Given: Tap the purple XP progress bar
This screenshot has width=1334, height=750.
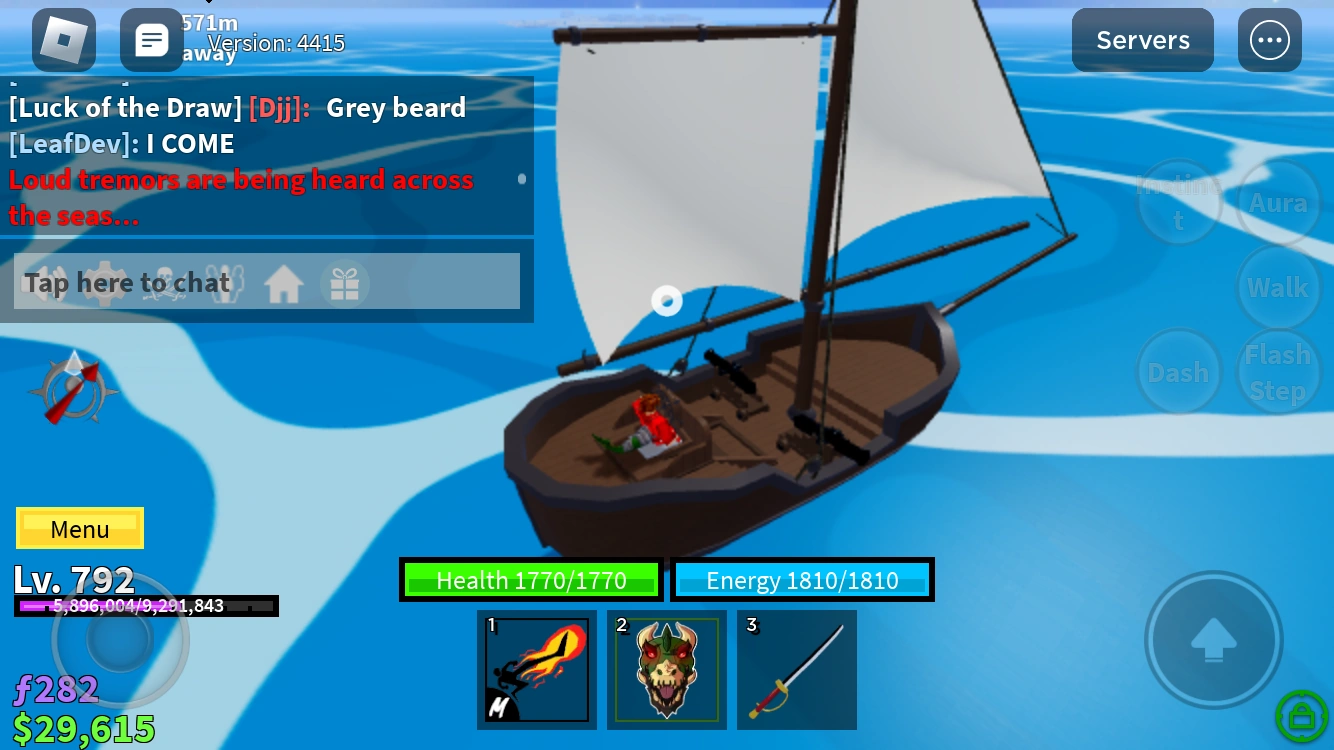Looking at the screenshot, I should 146,606.
